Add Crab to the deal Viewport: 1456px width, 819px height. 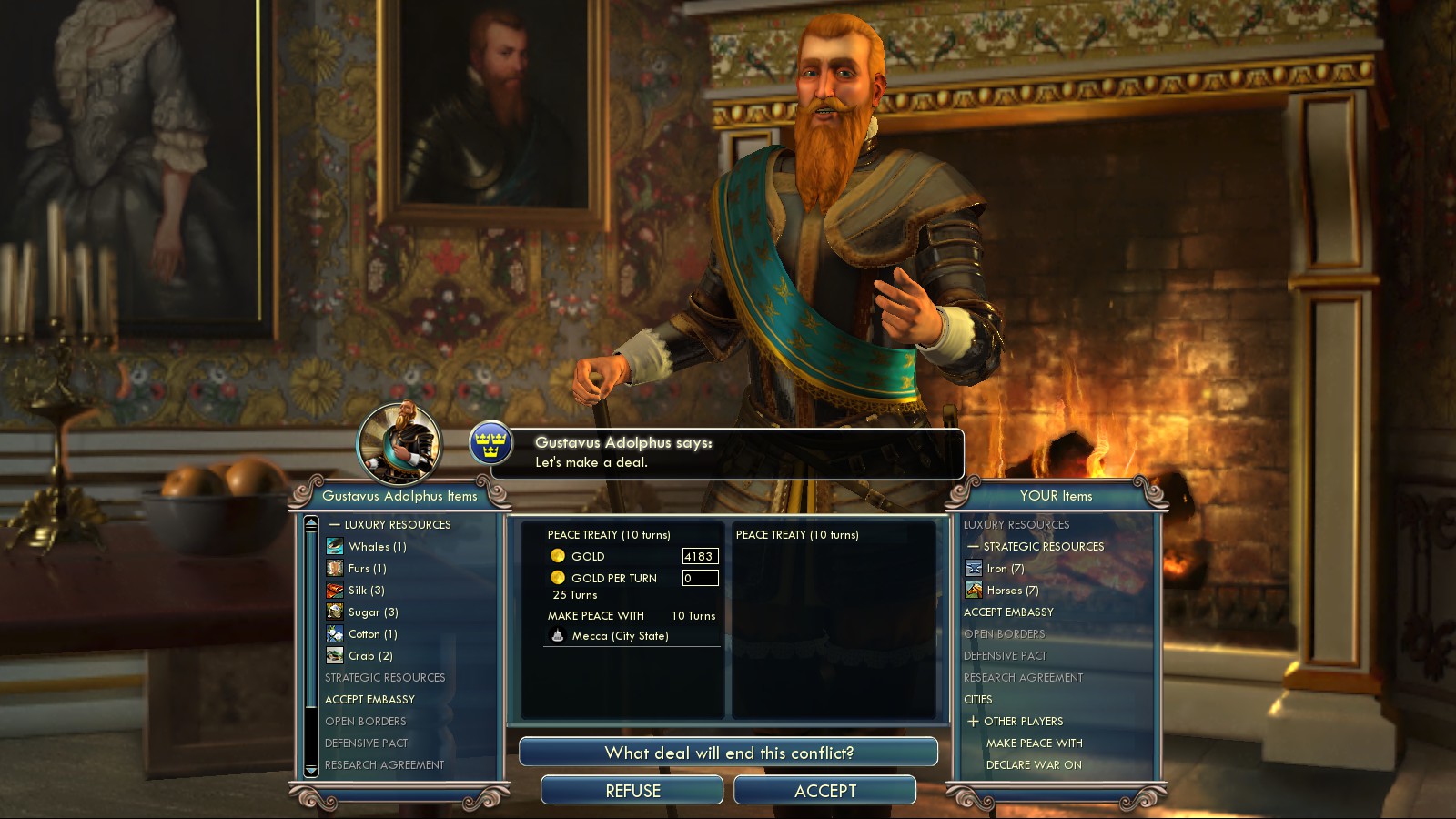369,656
